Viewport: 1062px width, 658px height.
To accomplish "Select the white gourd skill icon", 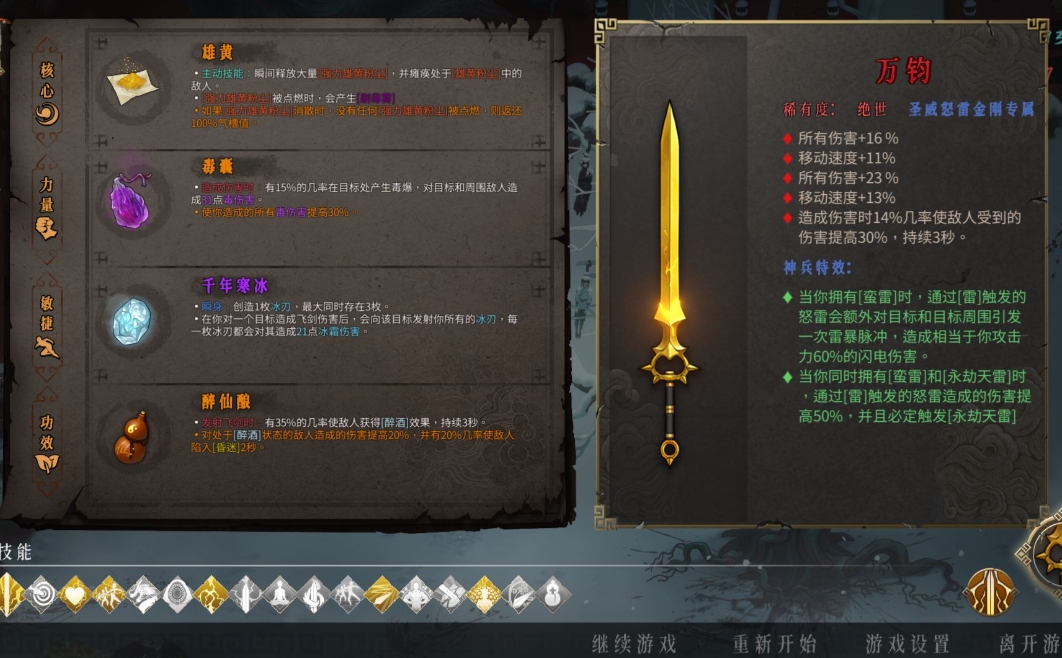I will (x=551, y=594).
